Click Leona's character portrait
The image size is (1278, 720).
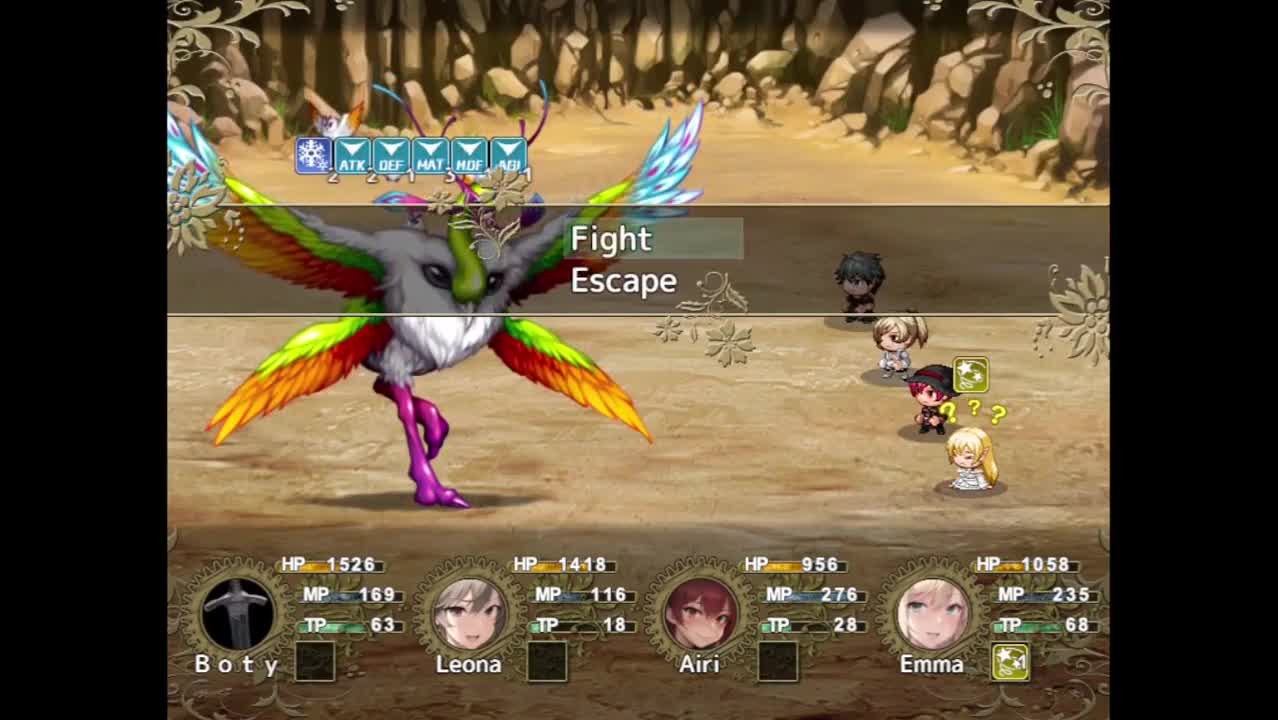(x=469, y=613)
